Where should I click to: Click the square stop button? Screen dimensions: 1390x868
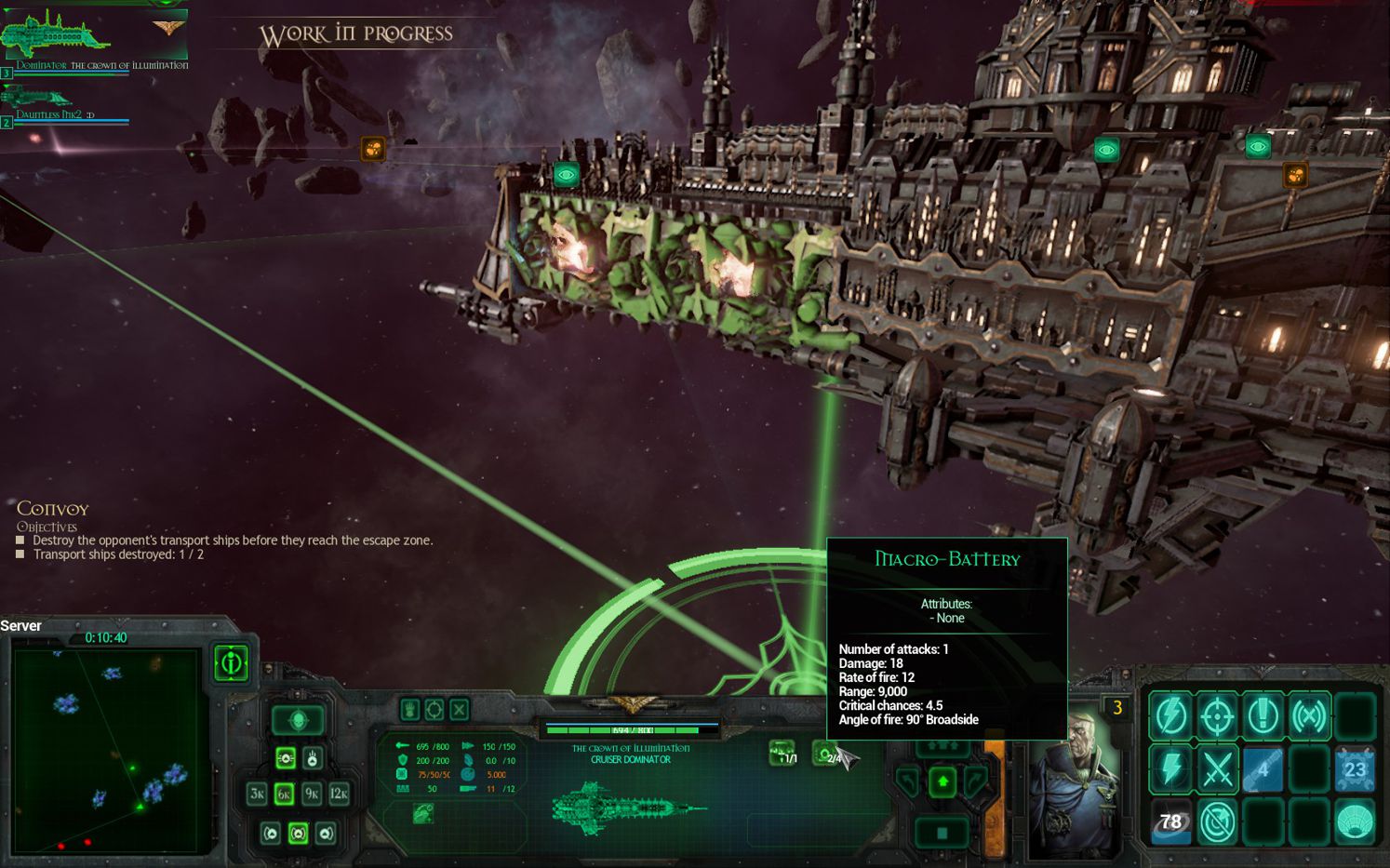pos(942,833)
